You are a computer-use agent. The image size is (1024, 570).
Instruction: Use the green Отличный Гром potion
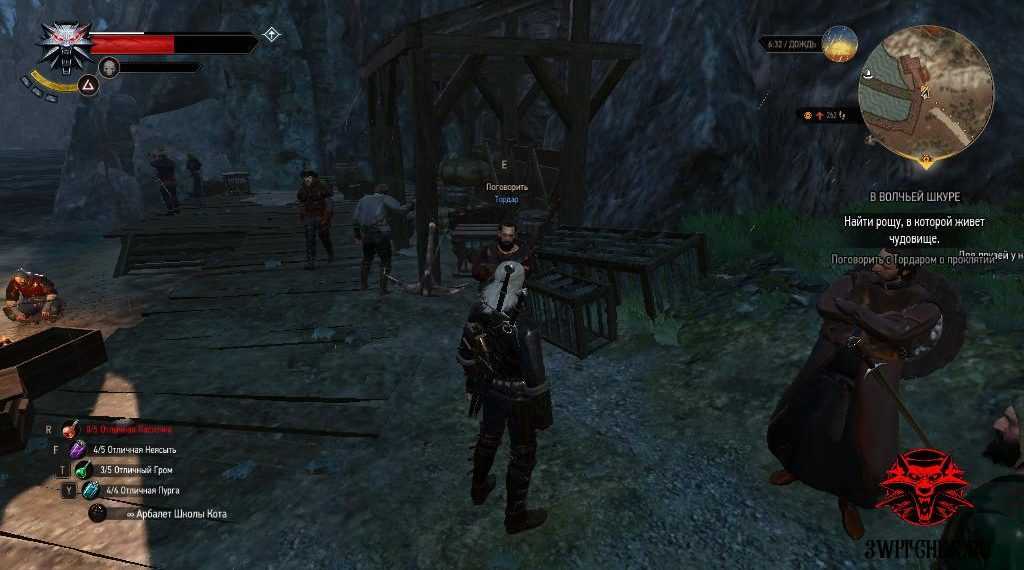(x=82, y=470)
